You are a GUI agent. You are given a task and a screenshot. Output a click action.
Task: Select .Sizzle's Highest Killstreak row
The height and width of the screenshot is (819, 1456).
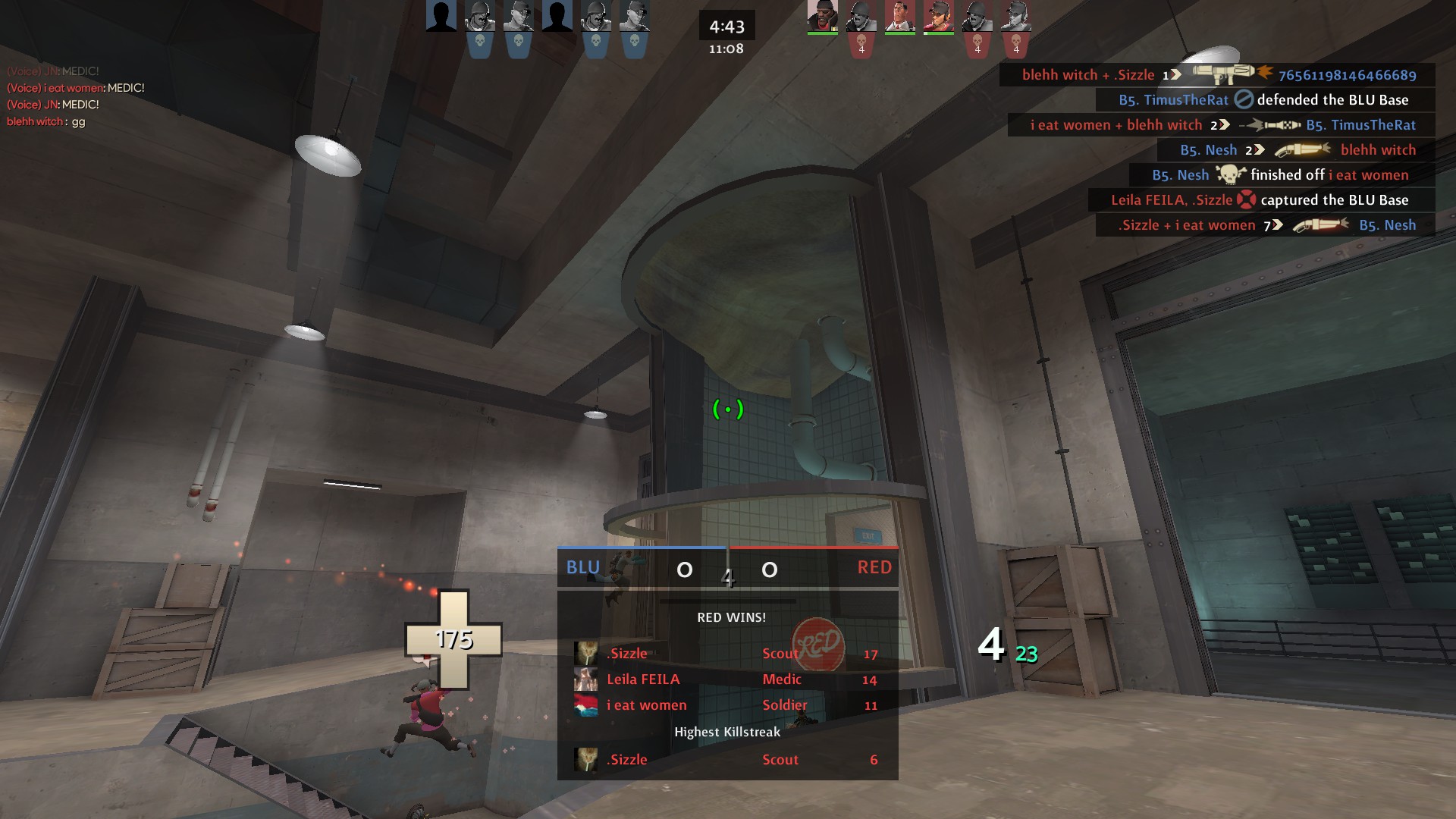[726, 760]
